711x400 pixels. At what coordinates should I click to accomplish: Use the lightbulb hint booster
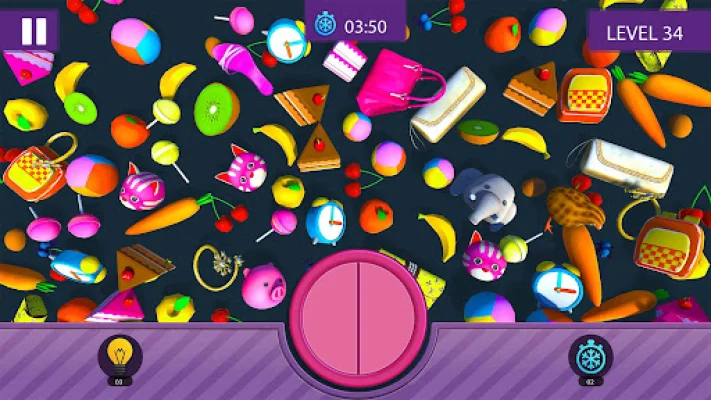pyautogui.click(x=120, y=356)
